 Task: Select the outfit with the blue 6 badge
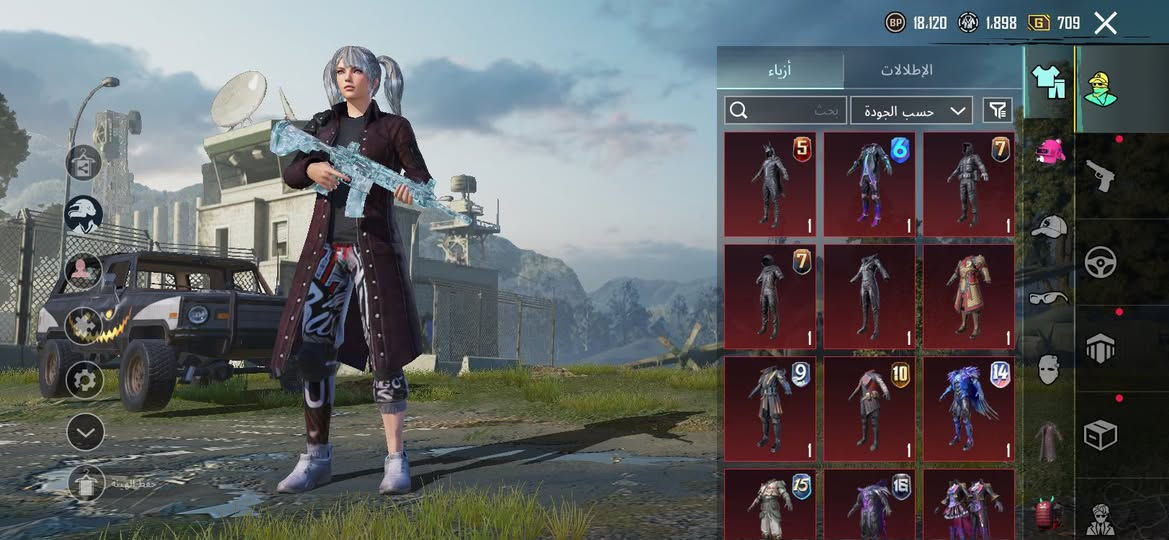[869, 185]
